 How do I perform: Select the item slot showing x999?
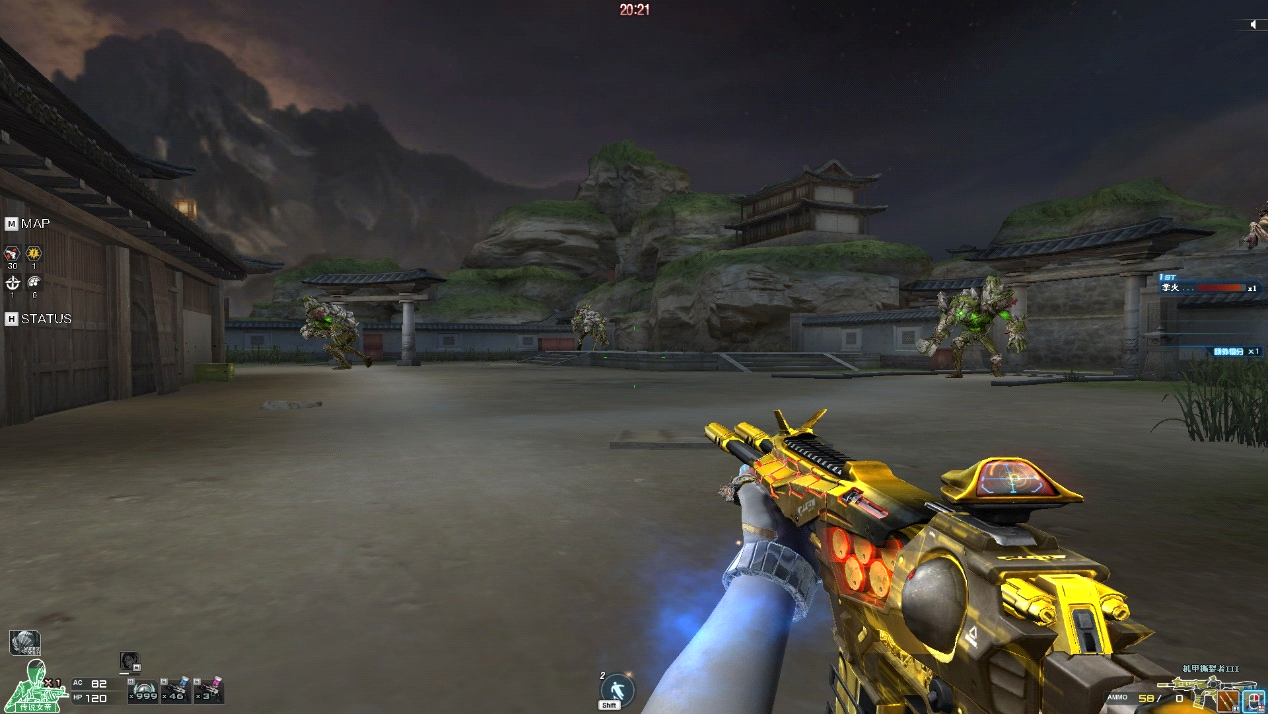point(145,690)
